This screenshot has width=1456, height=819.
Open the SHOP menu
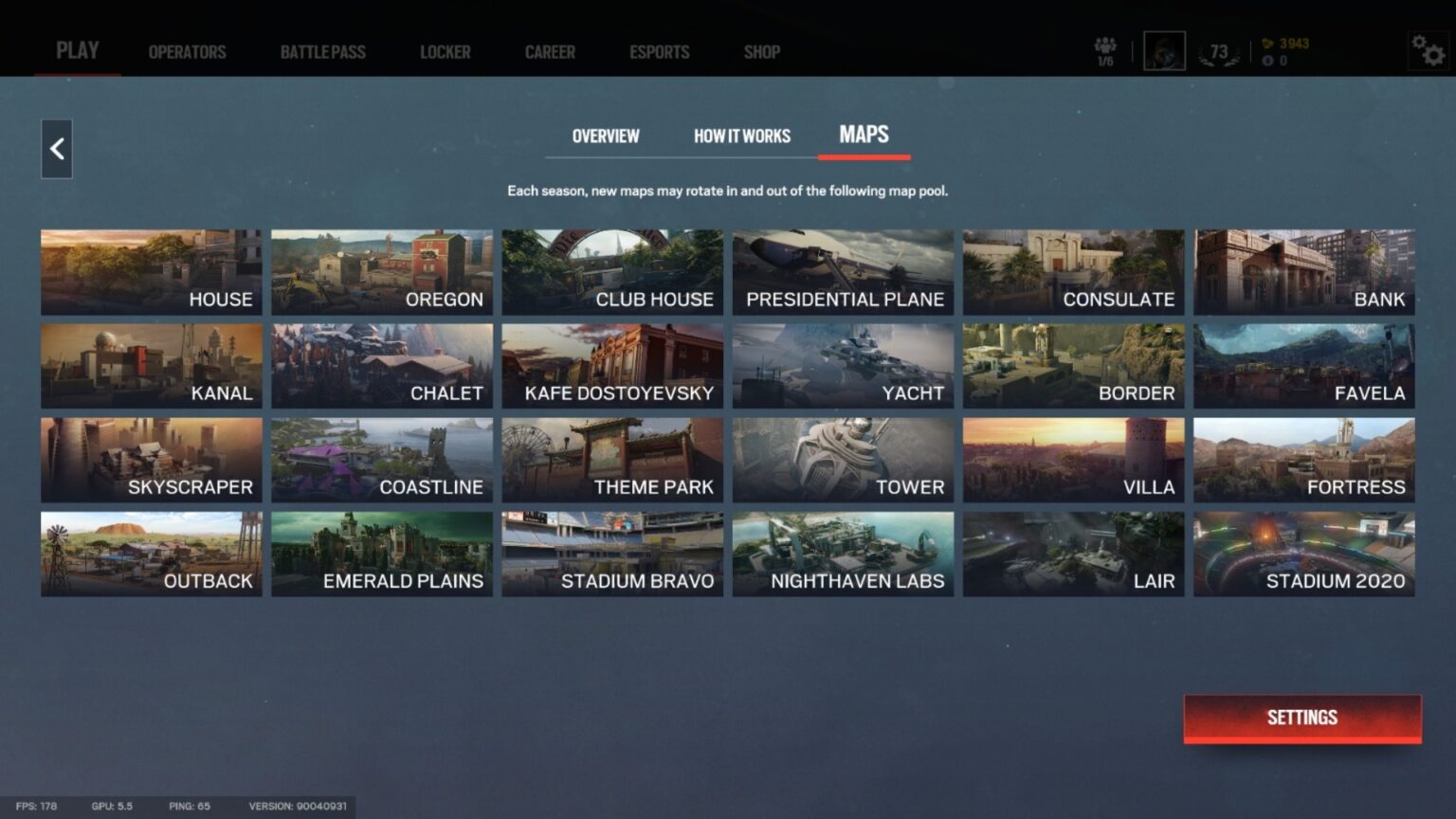(x=761, y=52)
